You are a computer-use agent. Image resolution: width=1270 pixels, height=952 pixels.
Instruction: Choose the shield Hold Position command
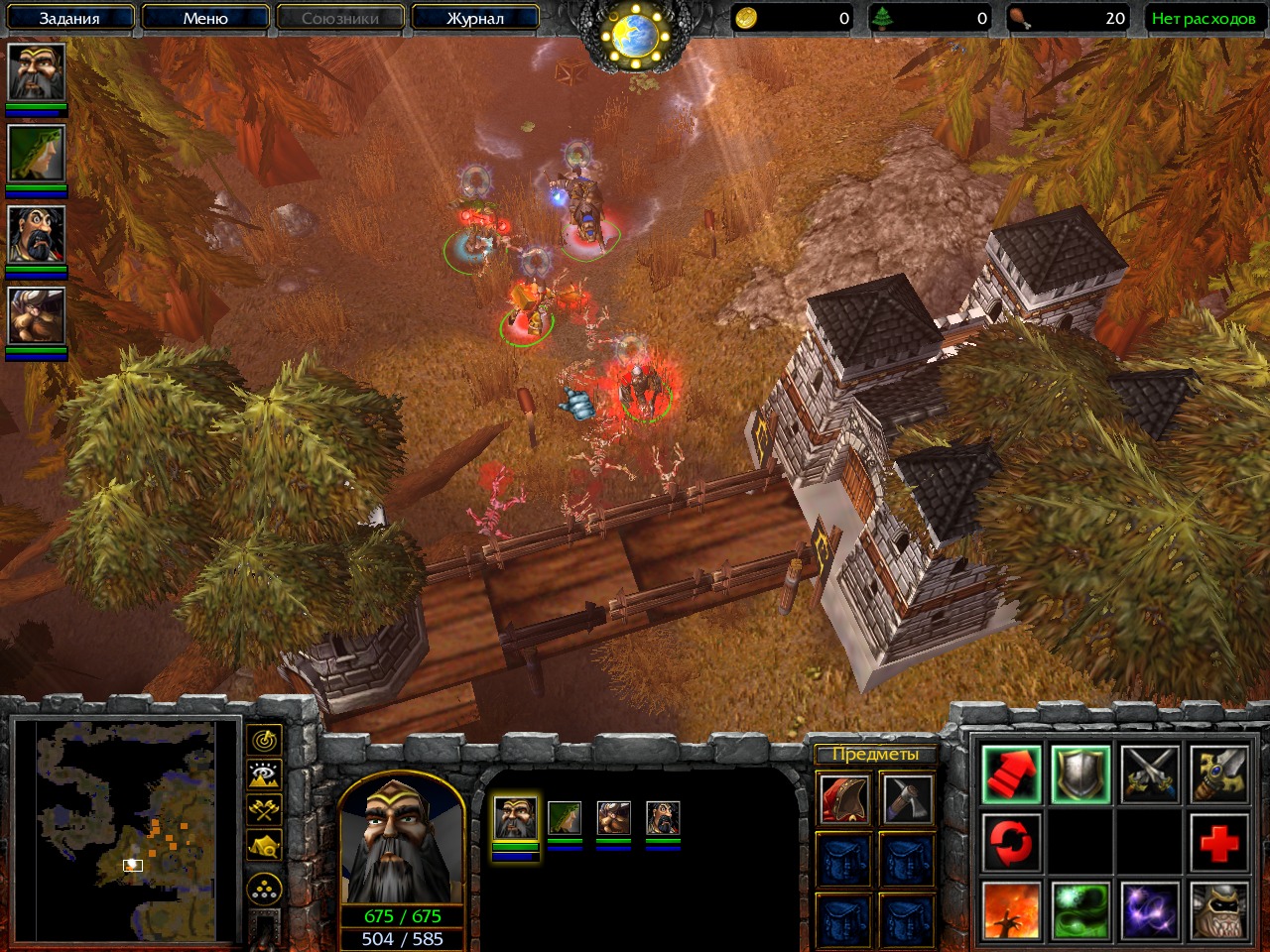pos(1080,774)
